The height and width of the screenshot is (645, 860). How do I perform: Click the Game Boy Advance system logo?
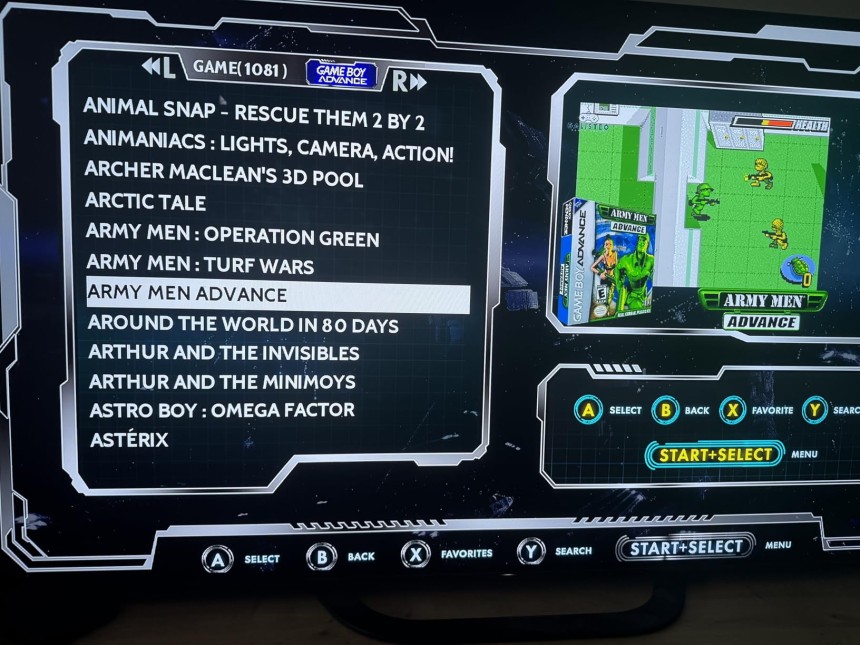coord(341,73)
